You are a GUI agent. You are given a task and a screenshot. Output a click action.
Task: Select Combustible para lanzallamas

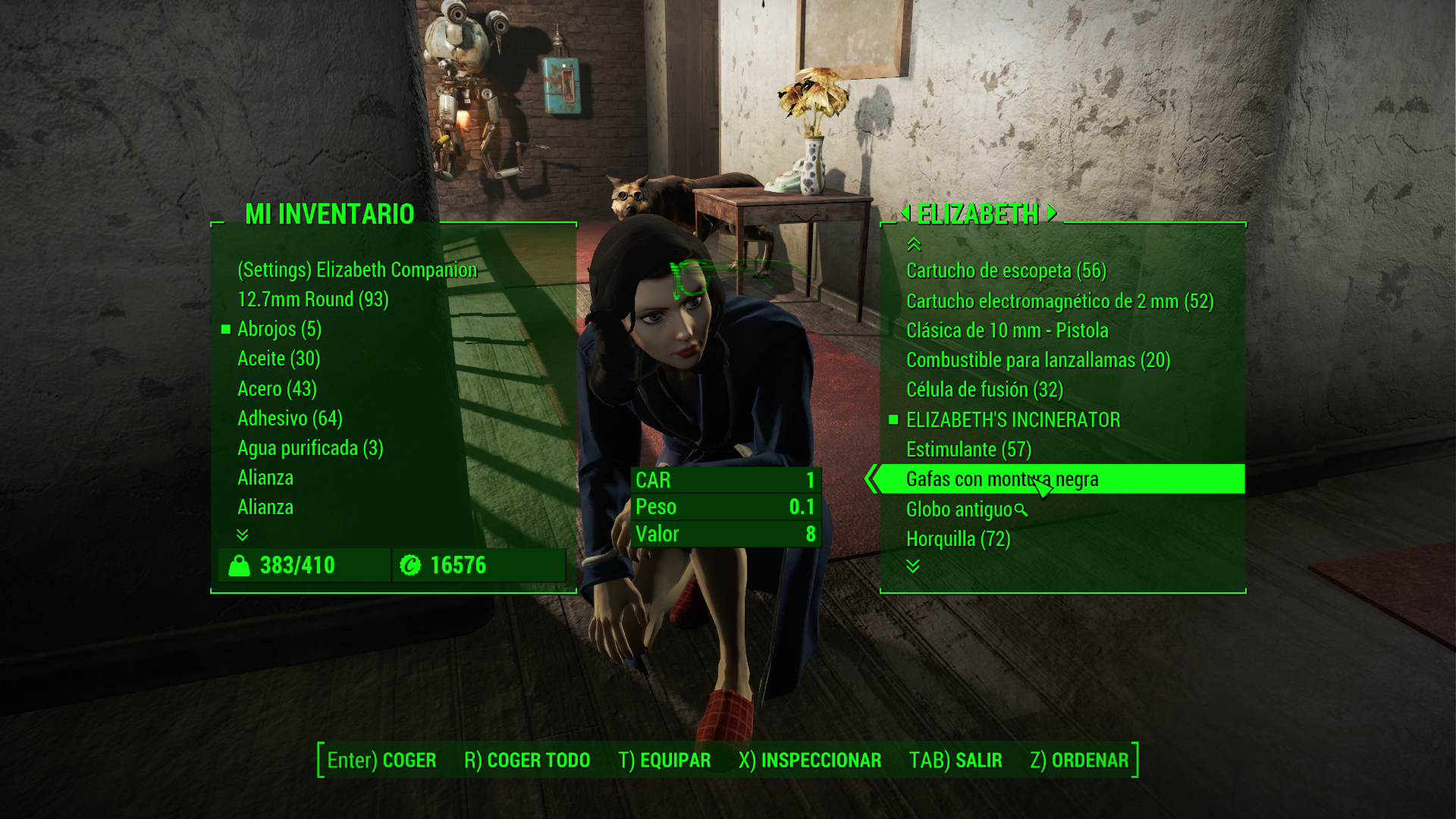1037,360
